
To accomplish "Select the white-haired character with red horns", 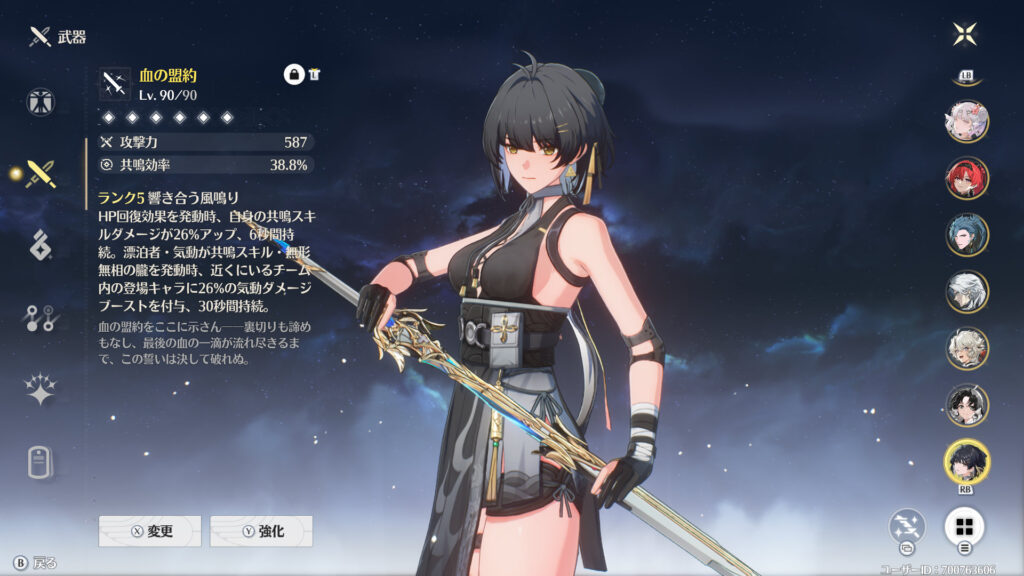I will (966, 122).
